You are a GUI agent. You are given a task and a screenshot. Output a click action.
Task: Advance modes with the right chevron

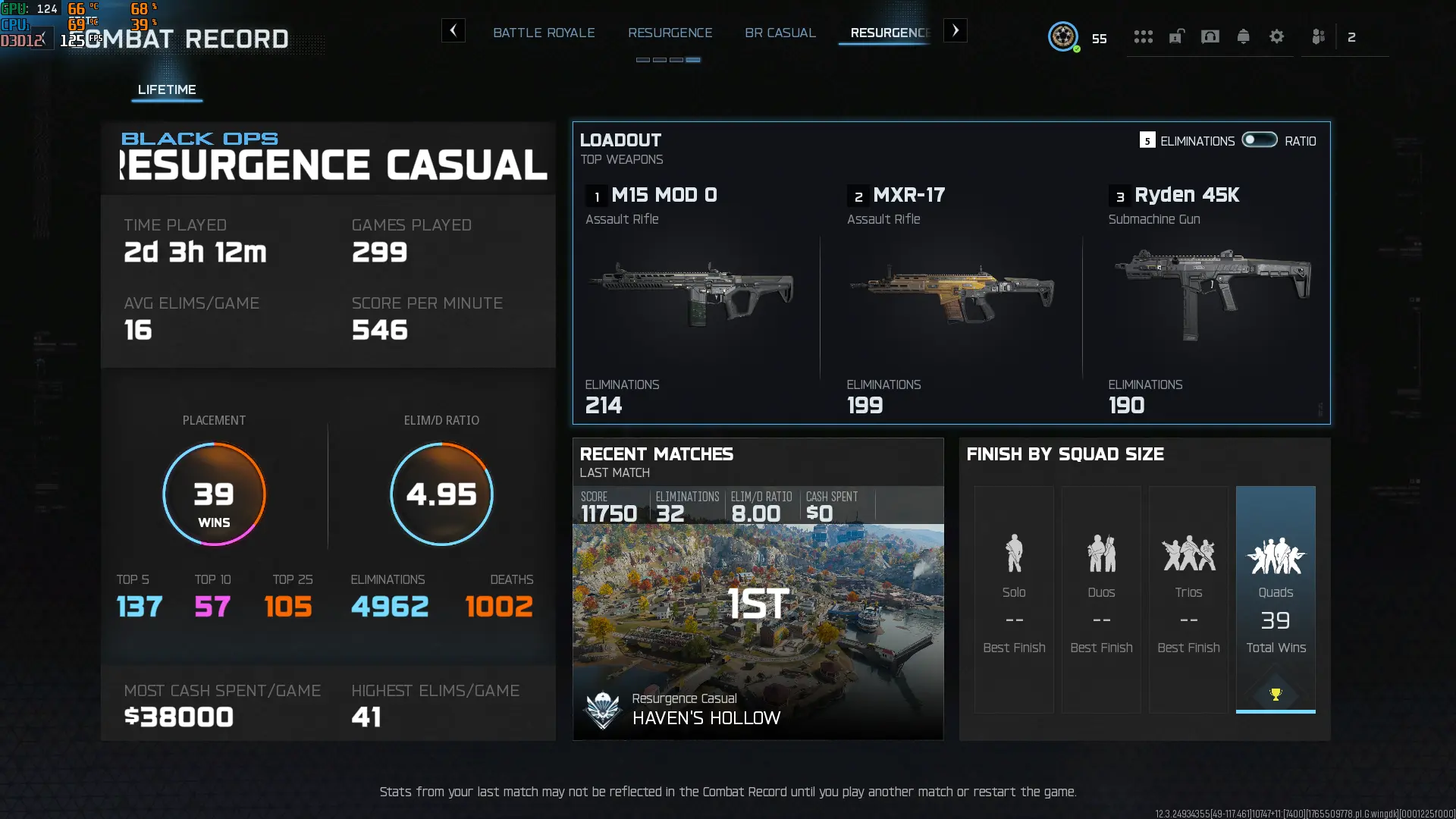click(x=955, y=31)
